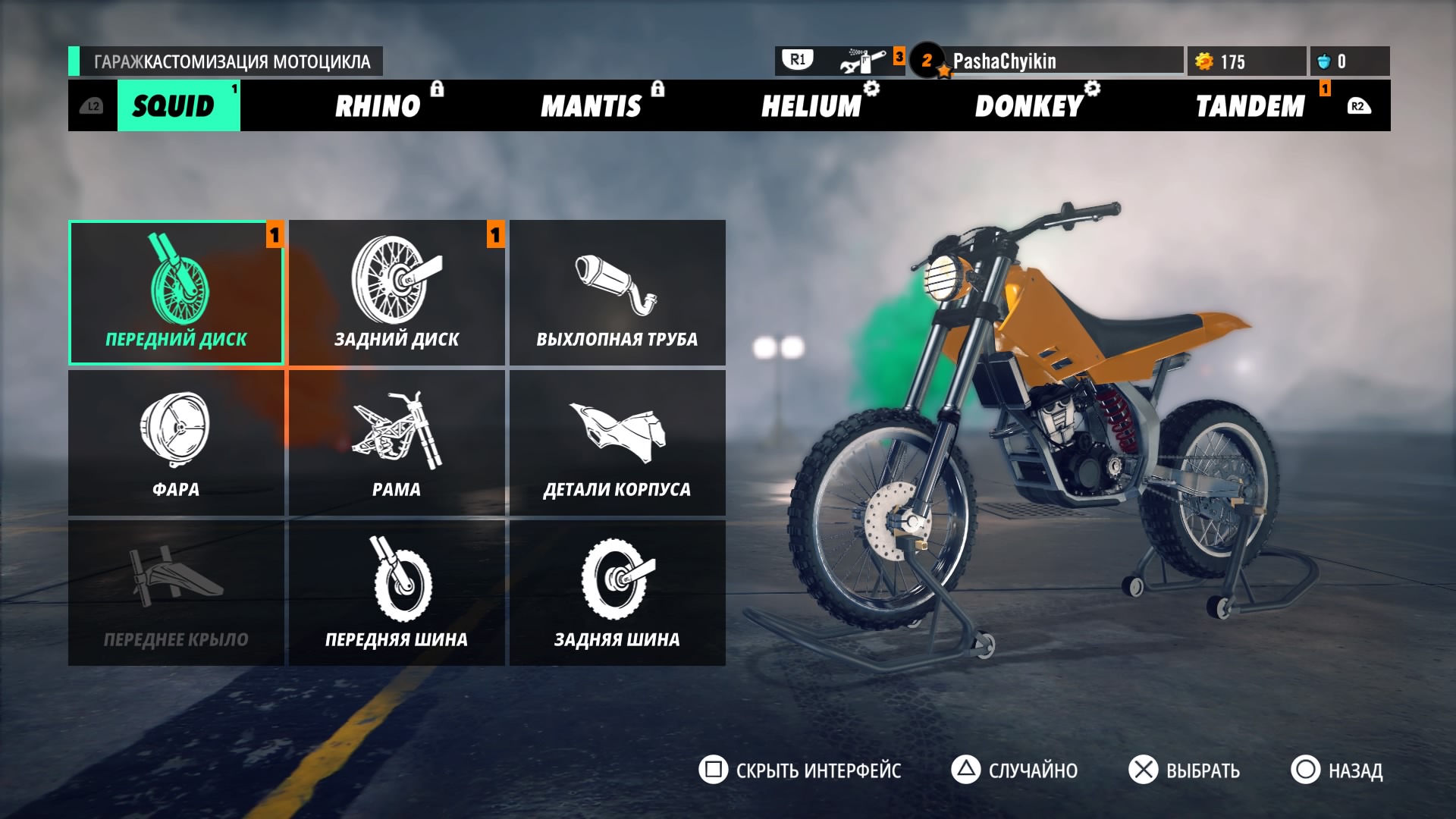Viewport: 1456px width, 819px height.
Task: Select the Выхлопная труба exhaust tile
Action: coord(617,293)
